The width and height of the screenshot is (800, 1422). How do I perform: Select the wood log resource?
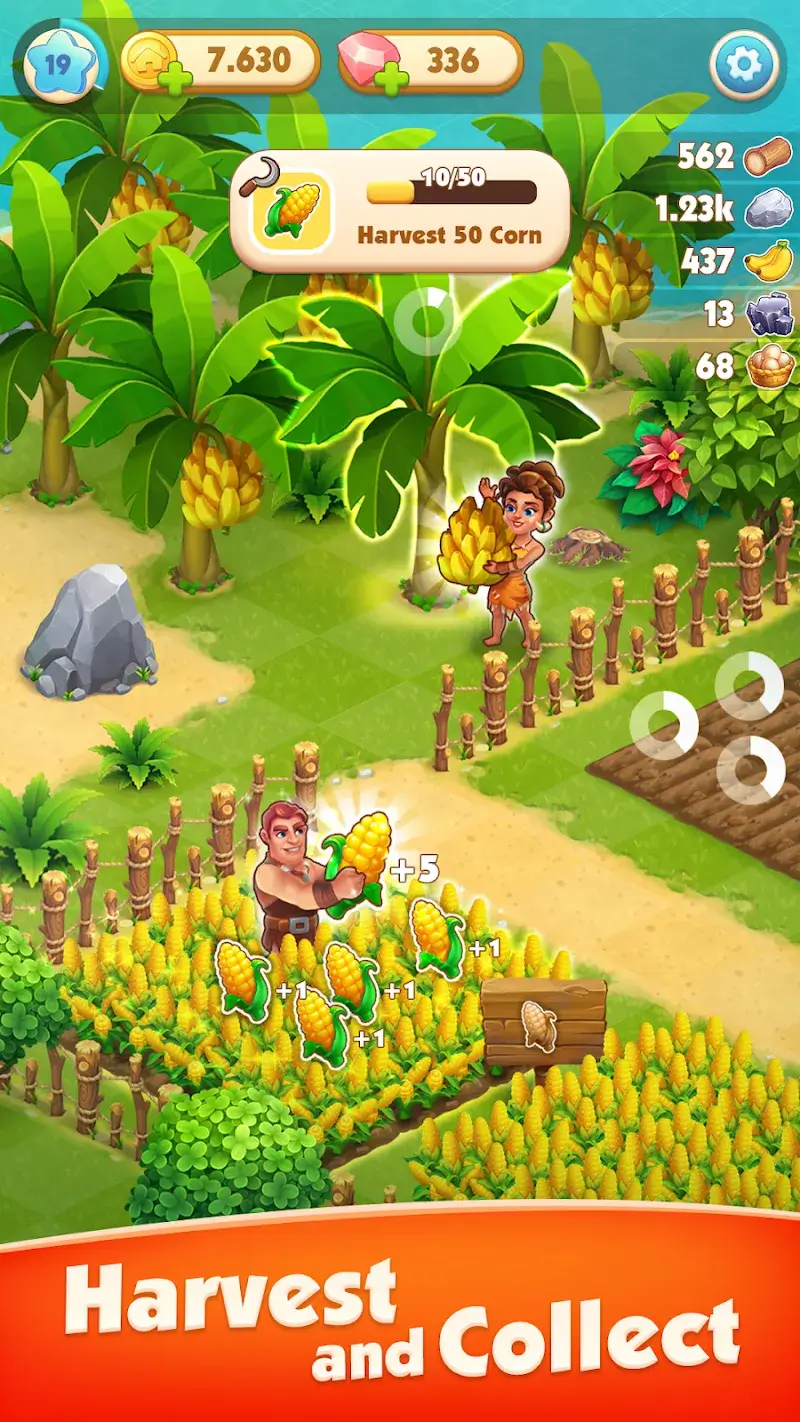[768, 157]
